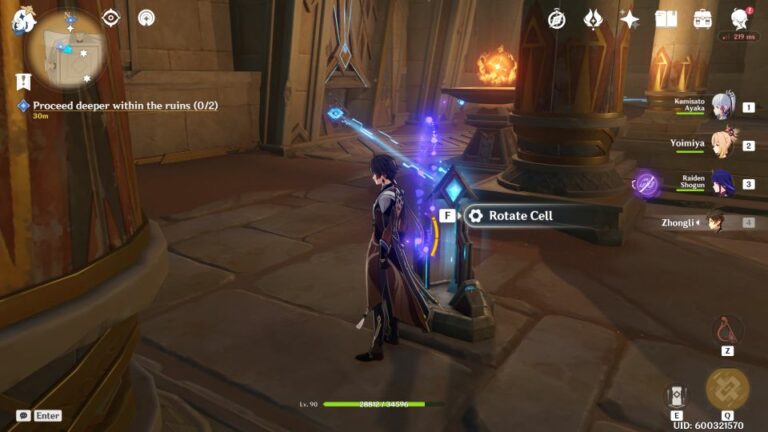Select the 'Proceed deeper within the ruins' objective

pyautogui.click(x=125, y=105)
